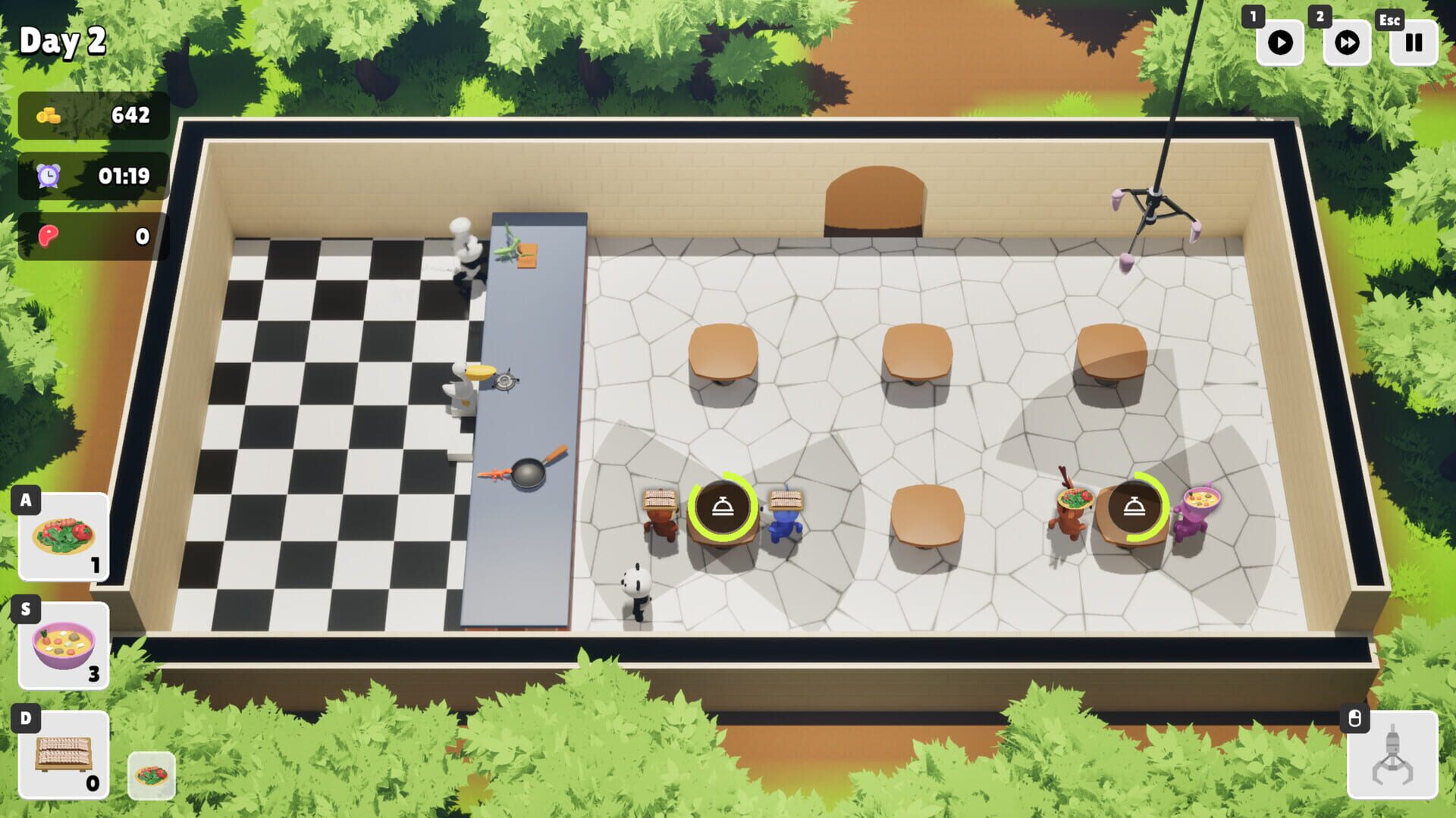This screenshot has height=818, width=1456.
Task: Click the meat ingredient counter icon
Action: coord(49,237)
